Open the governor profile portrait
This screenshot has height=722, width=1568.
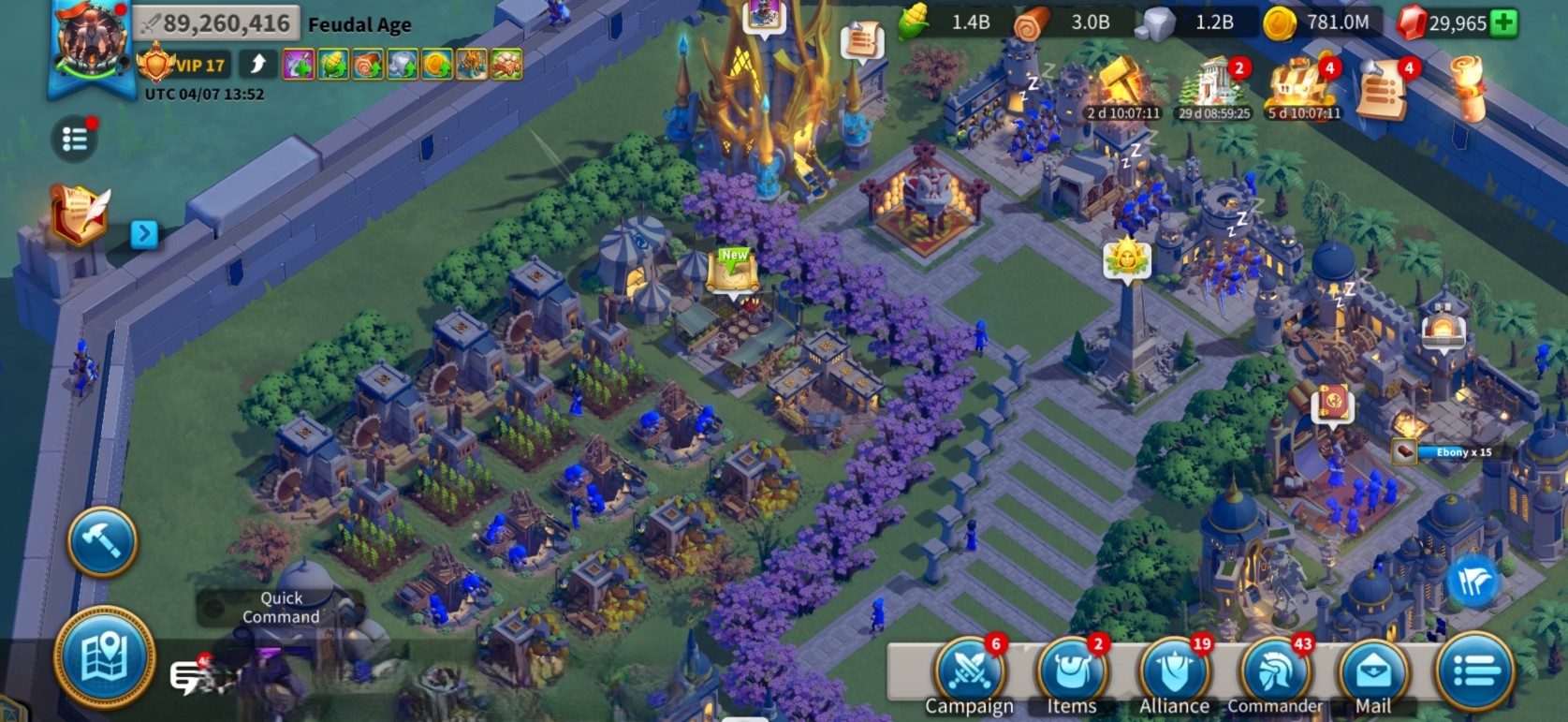point(92,42)
